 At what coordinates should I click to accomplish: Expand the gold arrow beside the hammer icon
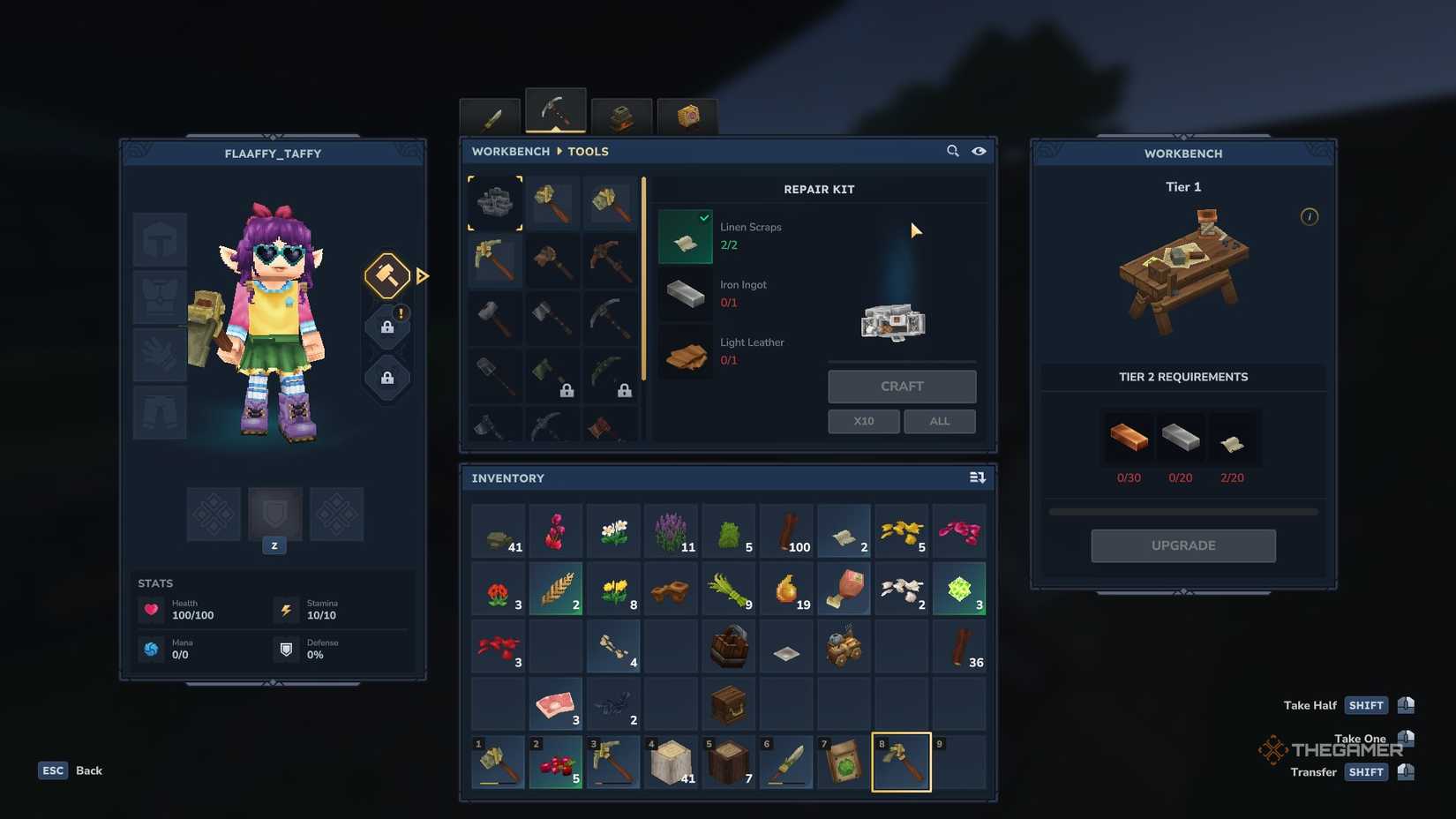click(424, 276)
